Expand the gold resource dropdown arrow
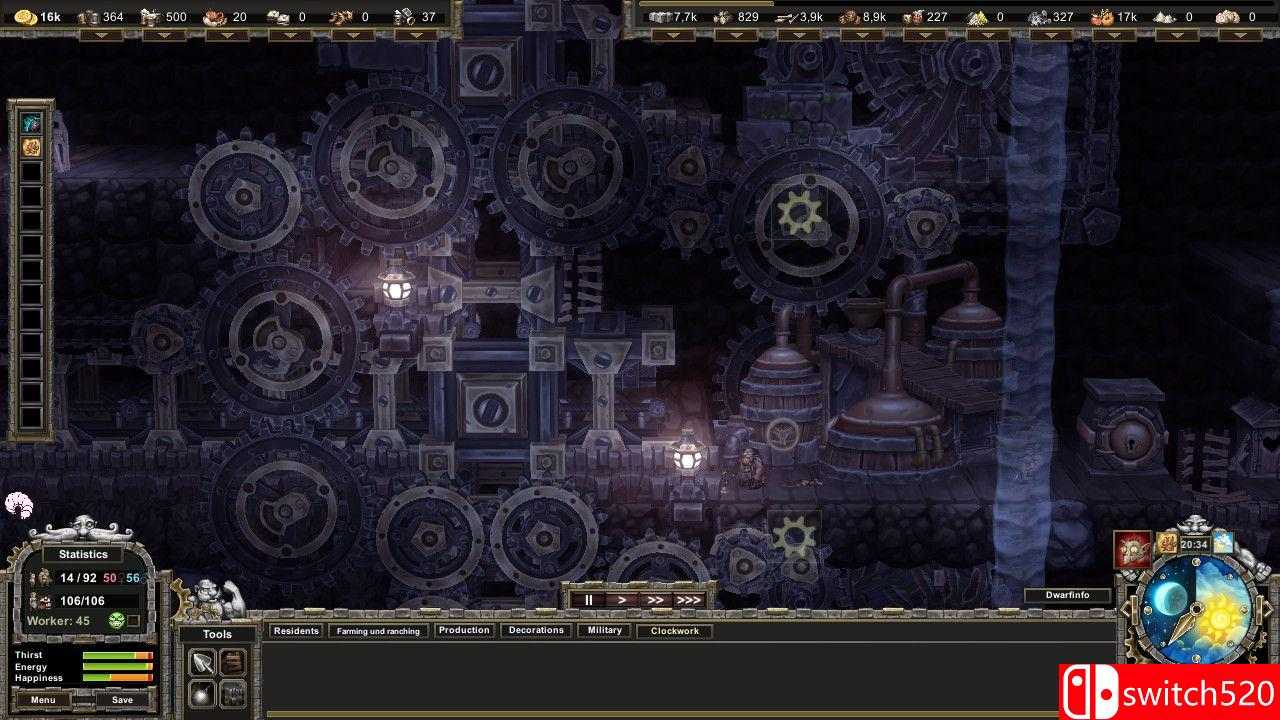1280x720 pixels. pyautogui.click(x=100, y=37)
